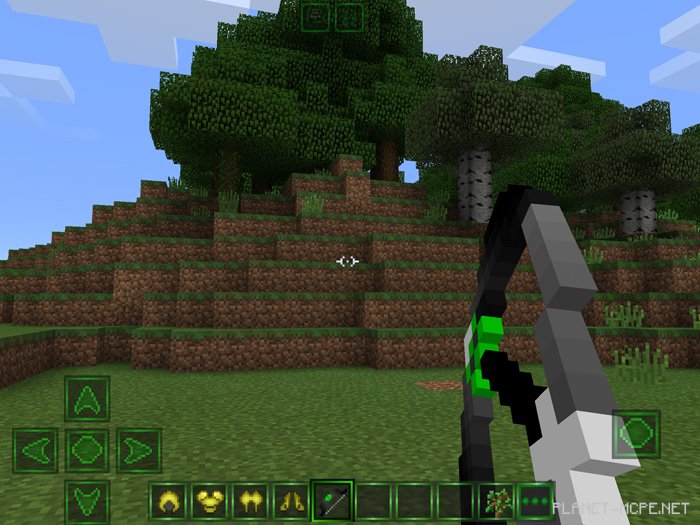700x525 pixels.
Task: Open inventory with the three-dots button
Action: (x=535, y=500)
